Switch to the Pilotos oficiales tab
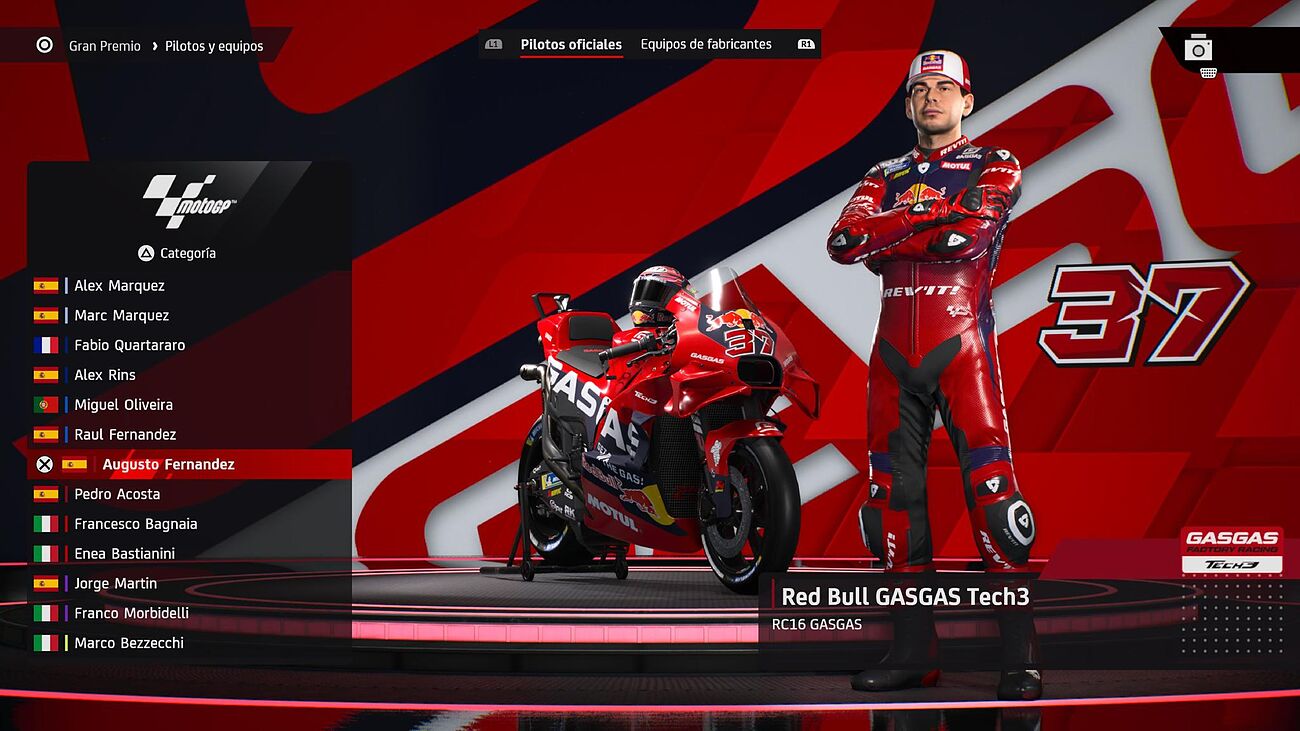Image resolution: width=1300 pixels, height=731 pixels. pyautogui.click(x=571, y=45)
